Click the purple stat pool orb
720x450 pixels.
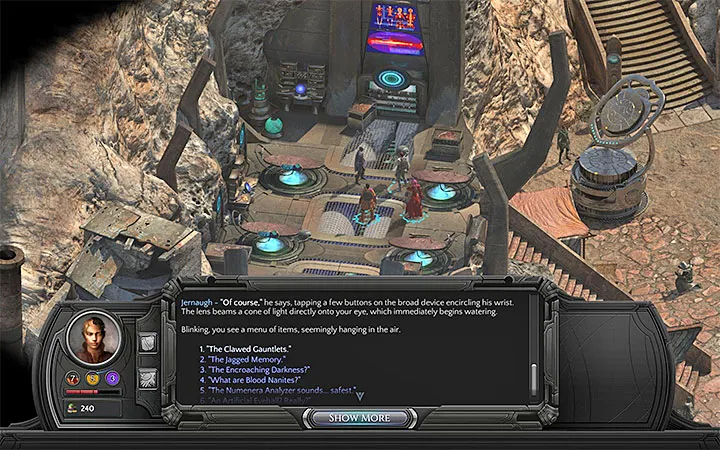point(112,379)
